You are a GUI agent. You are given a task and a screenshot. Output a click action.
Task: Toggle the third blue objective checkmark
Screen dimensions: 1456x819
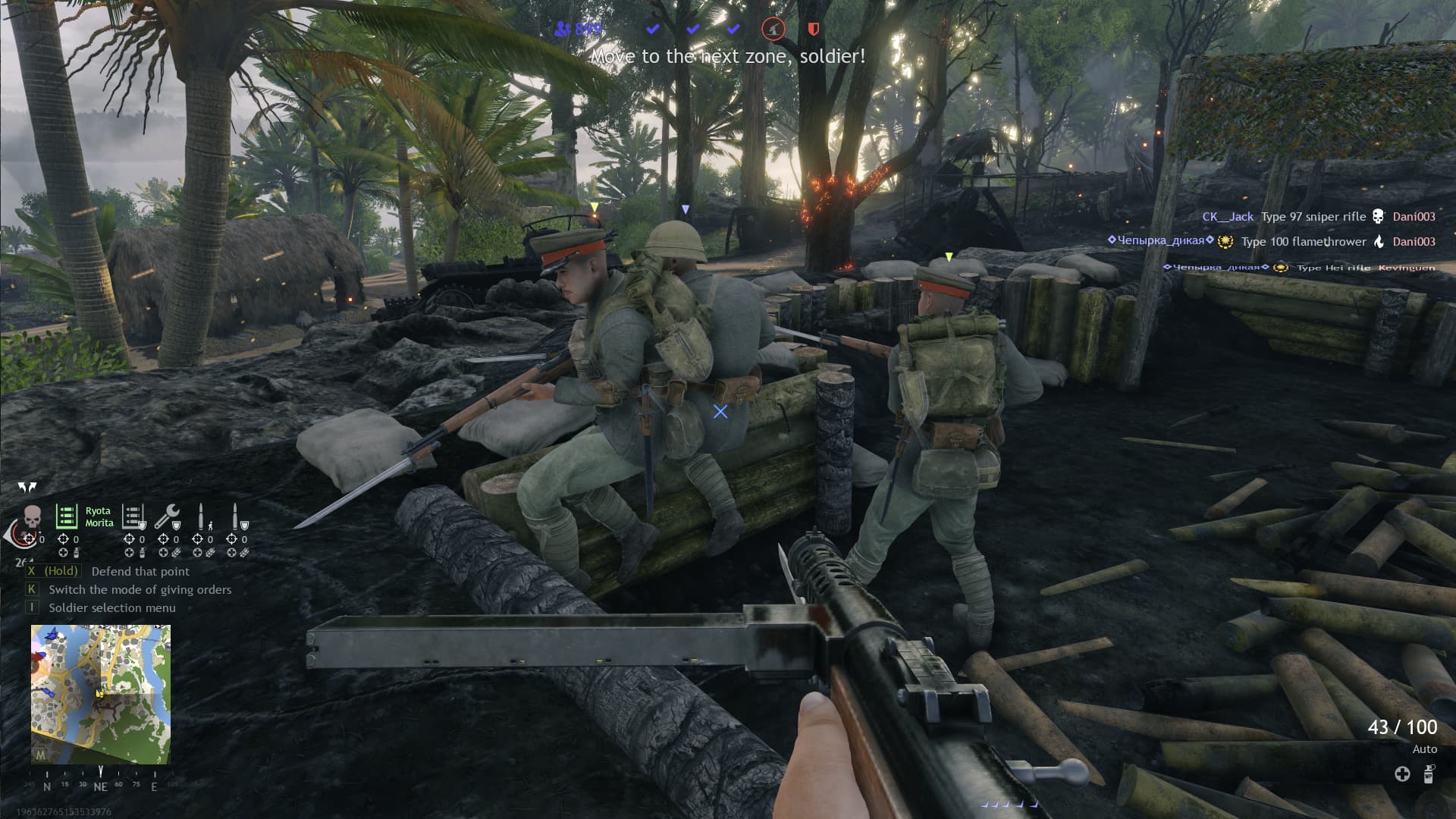click(732, 29)
